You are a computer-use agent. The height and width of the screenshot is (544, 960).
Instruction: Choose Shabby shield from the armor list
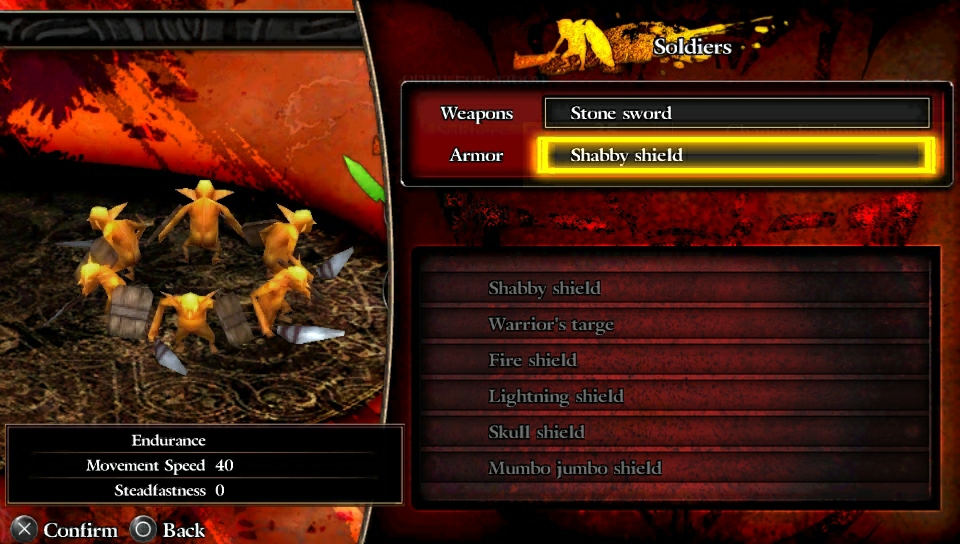pyautogui.click(x=676, y=288)
